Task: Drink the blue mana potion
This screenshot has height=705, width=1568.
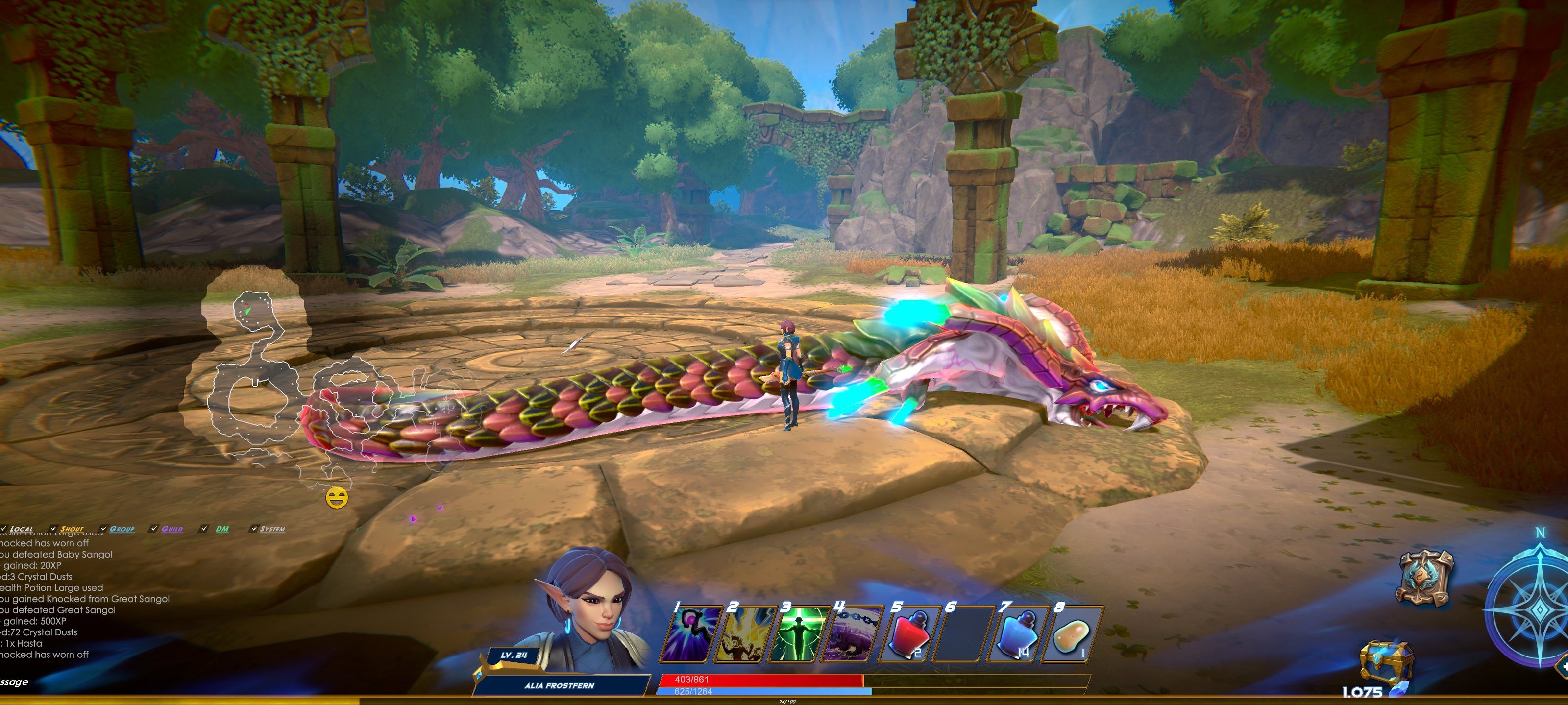Action: [x=1014, y=634]
